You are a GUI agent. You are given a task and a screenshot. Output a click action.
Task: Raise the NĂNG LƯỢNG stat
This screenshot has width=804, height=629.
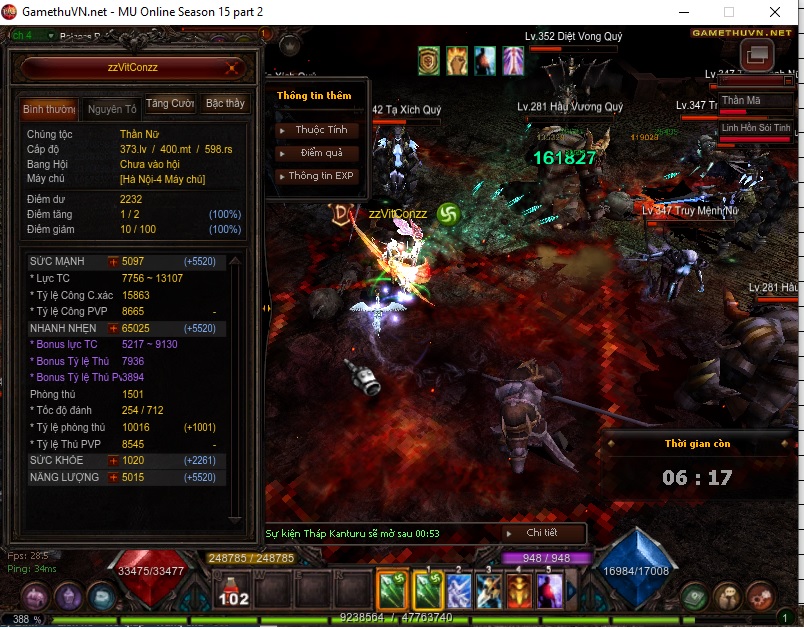113,477
